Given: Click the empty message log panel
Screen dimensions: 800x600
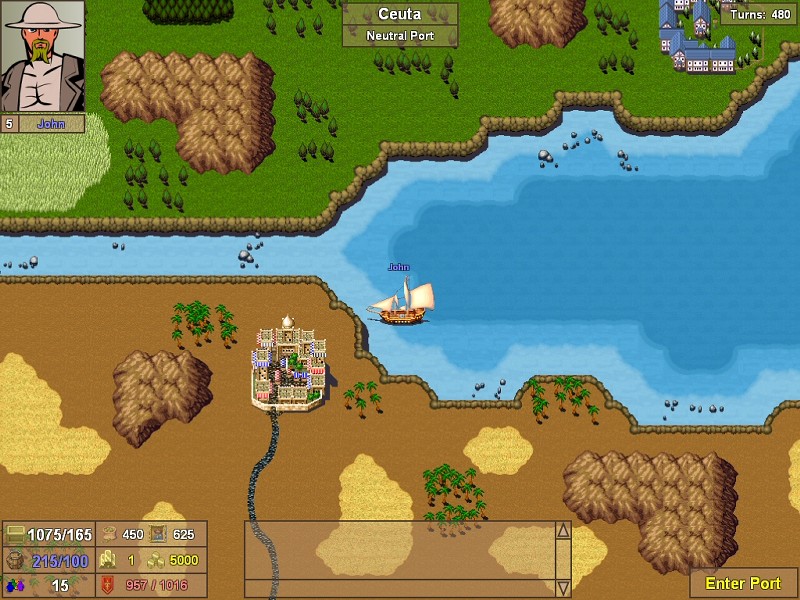Looking at the screenshot, I should [x=400, y=558].
